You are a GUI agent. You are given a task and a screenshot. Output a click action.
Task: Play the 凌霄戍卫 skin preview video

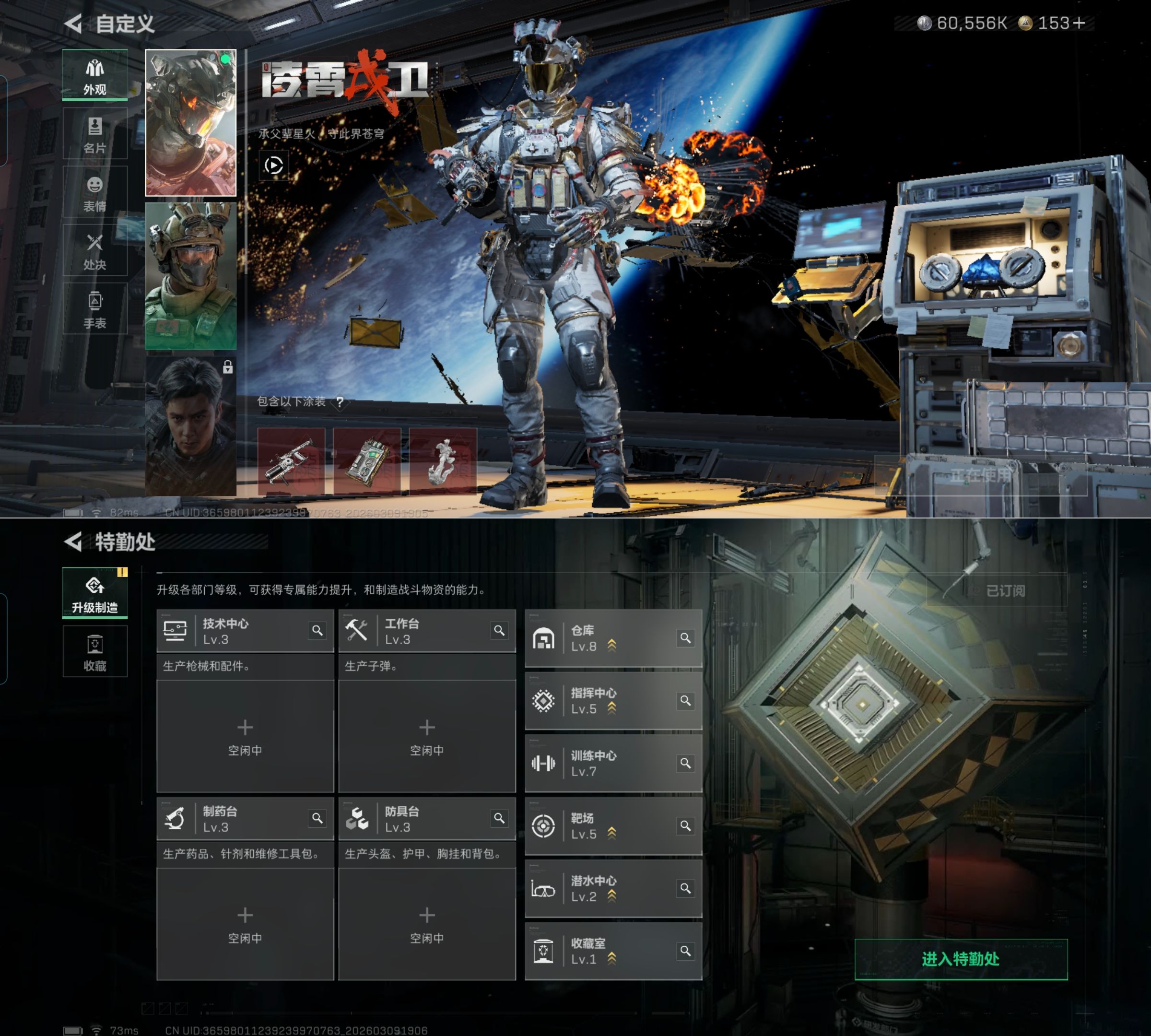[x=273, y=165]
